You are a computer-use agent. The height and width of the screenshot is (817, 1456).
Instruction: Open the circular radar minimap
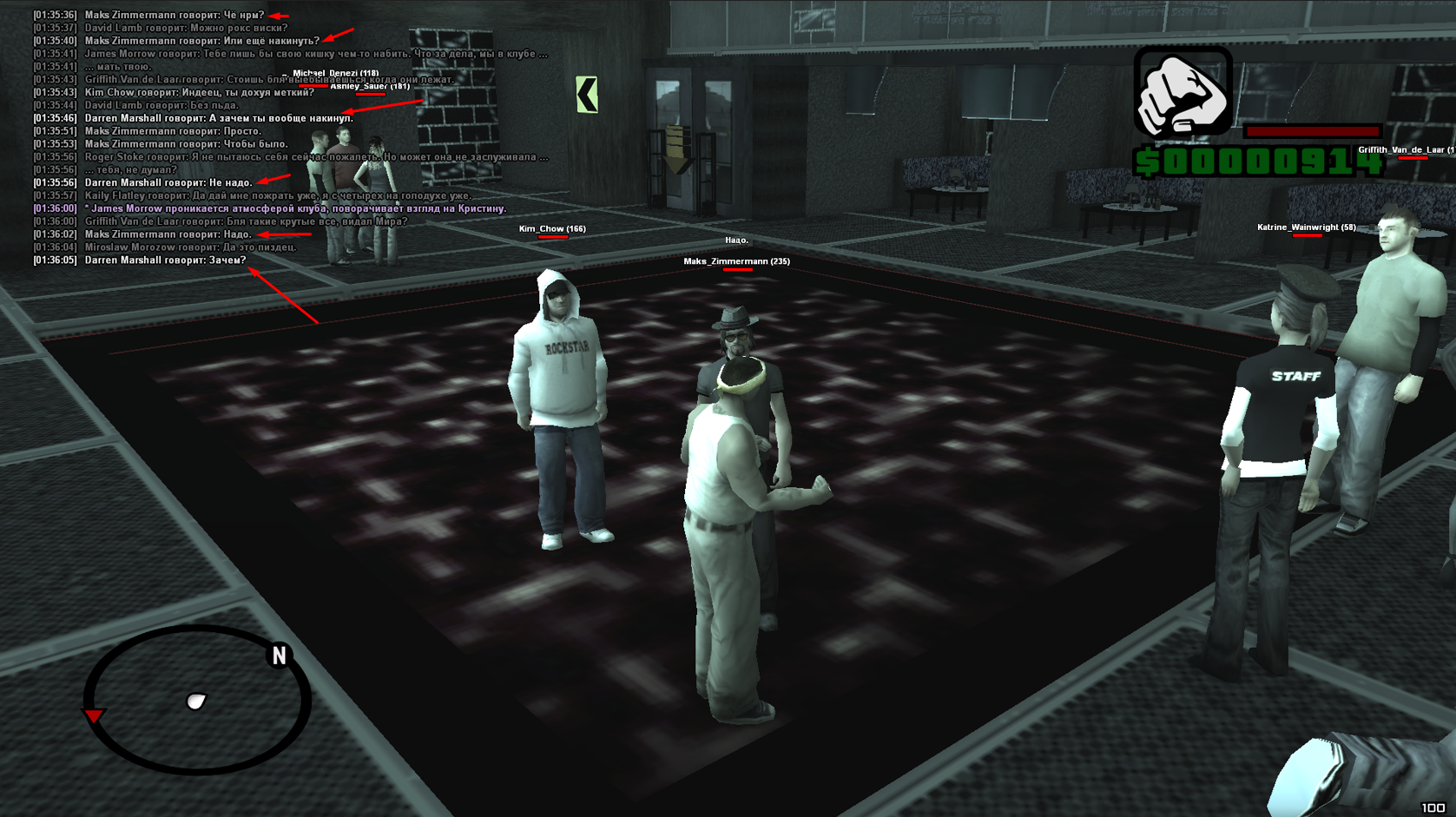(197, 700)
